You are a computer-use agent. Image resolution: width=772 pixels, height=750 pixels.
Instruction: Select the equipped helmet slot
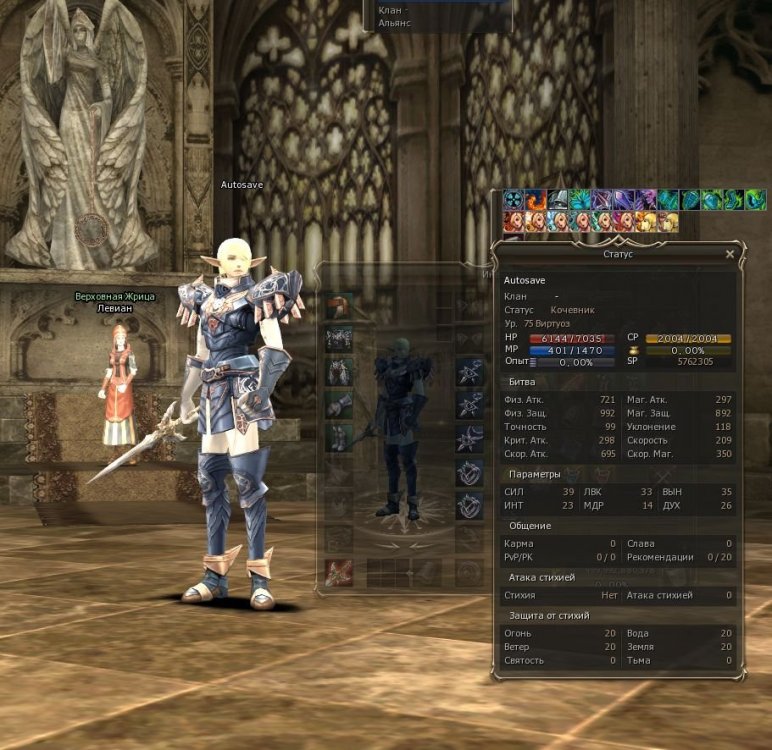339,306
